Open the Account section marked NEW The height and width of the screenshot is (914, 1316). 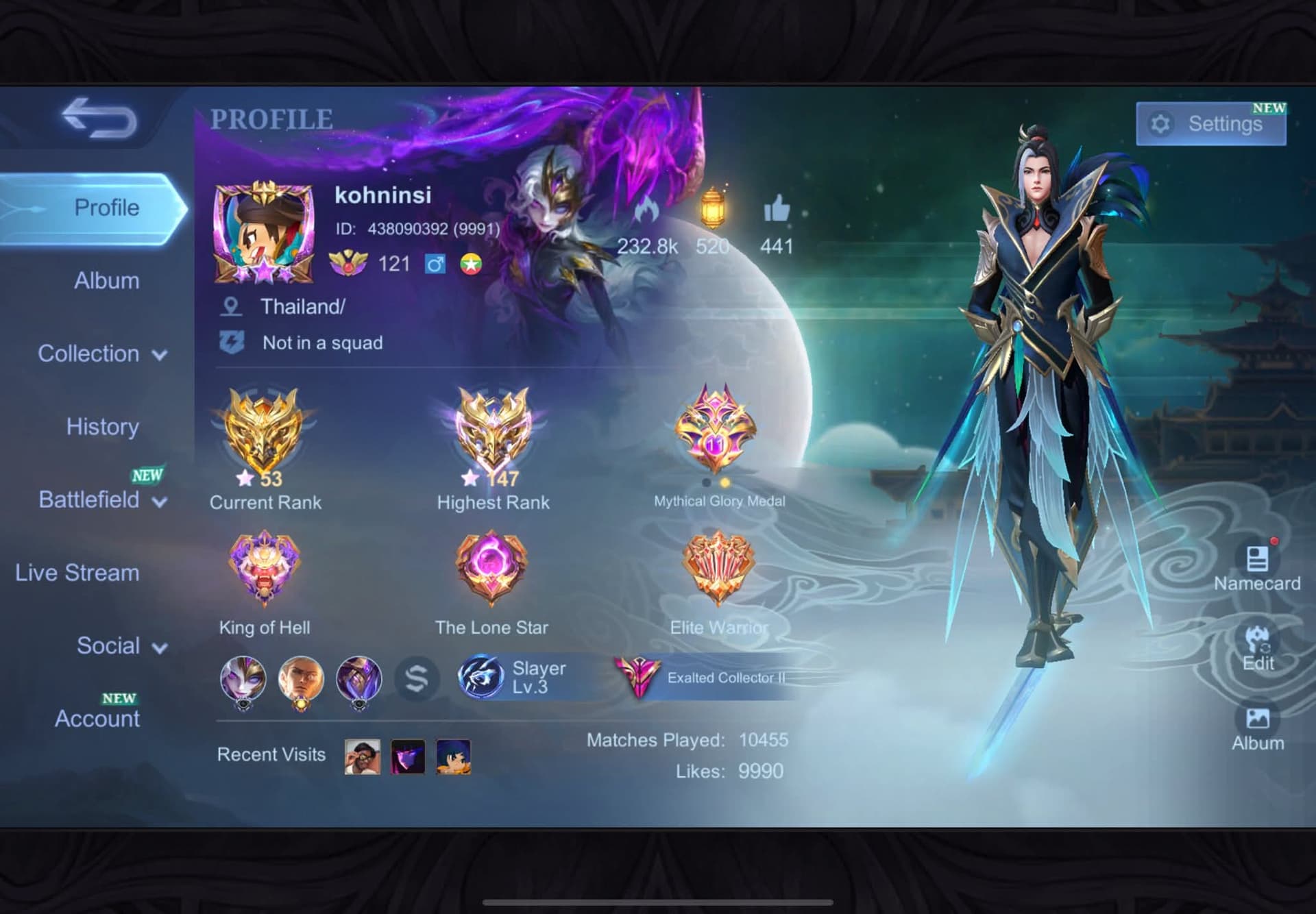click(97, 719)
